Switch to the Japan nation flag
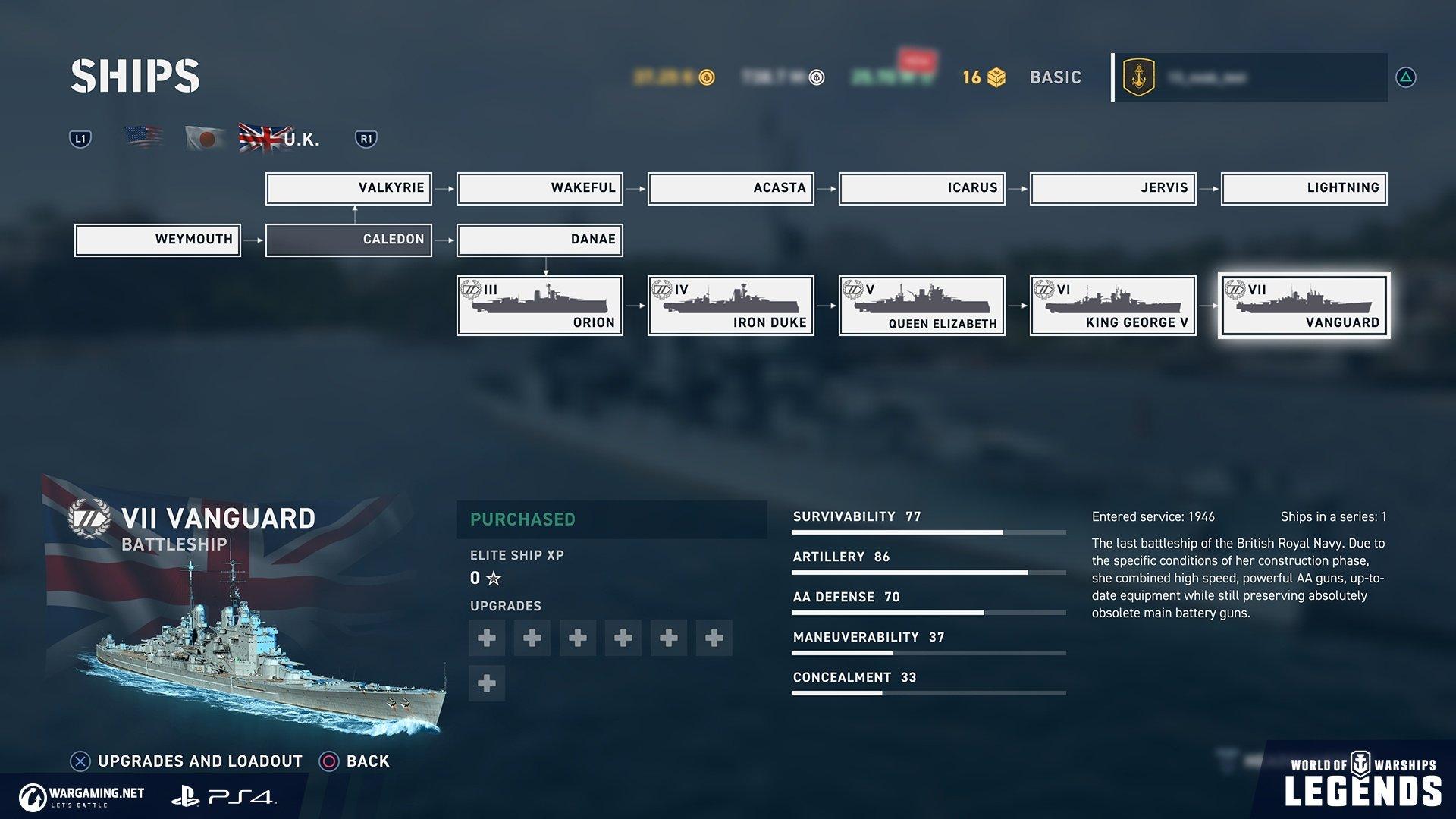Image resolution: width=1456 pixels, height=819 pixels. tap(203, 137)
